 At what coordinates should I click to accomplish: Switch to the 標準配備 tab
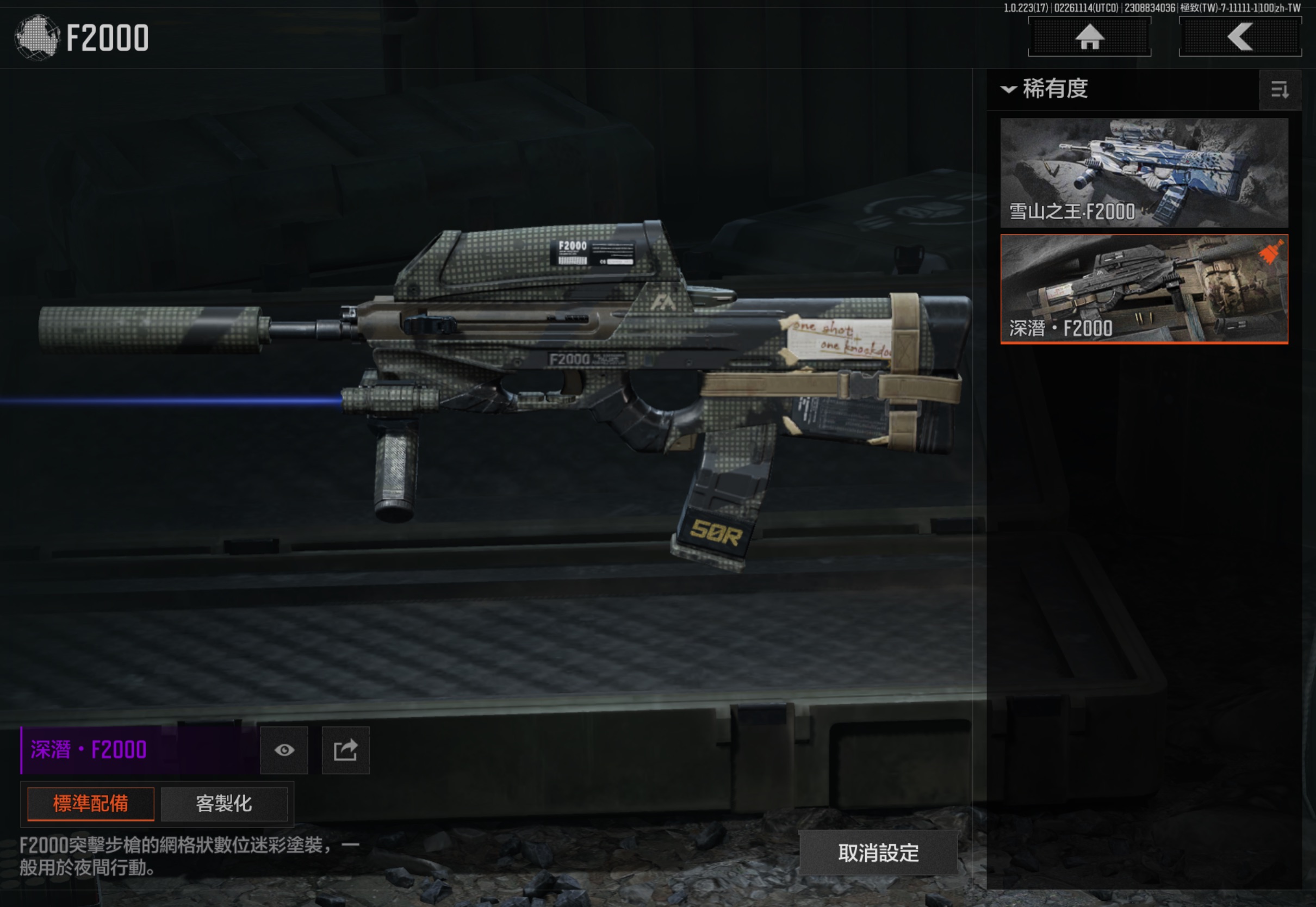91,804
